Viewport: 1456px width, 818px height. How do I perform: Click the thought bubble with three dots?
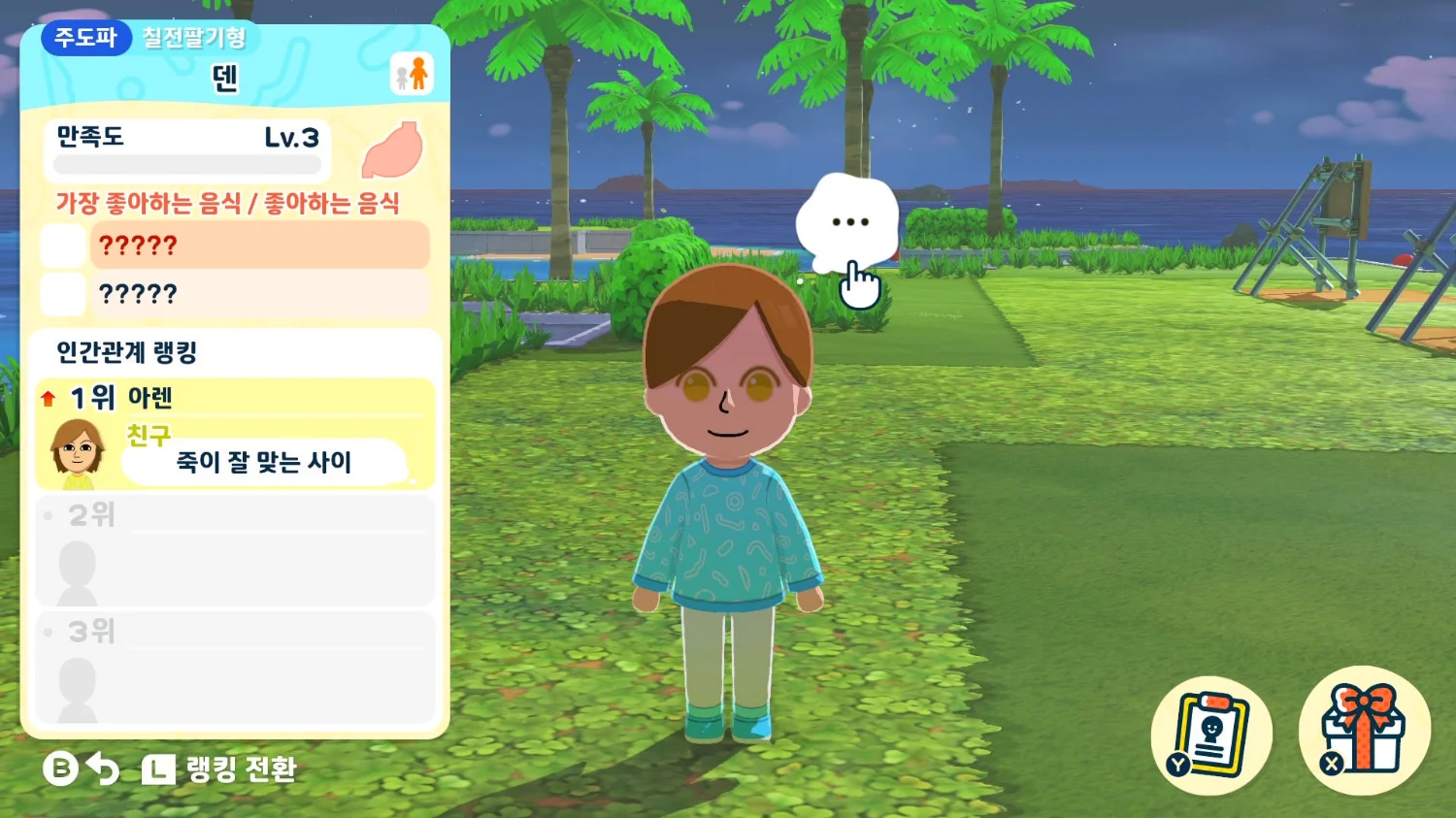(847, 222)
